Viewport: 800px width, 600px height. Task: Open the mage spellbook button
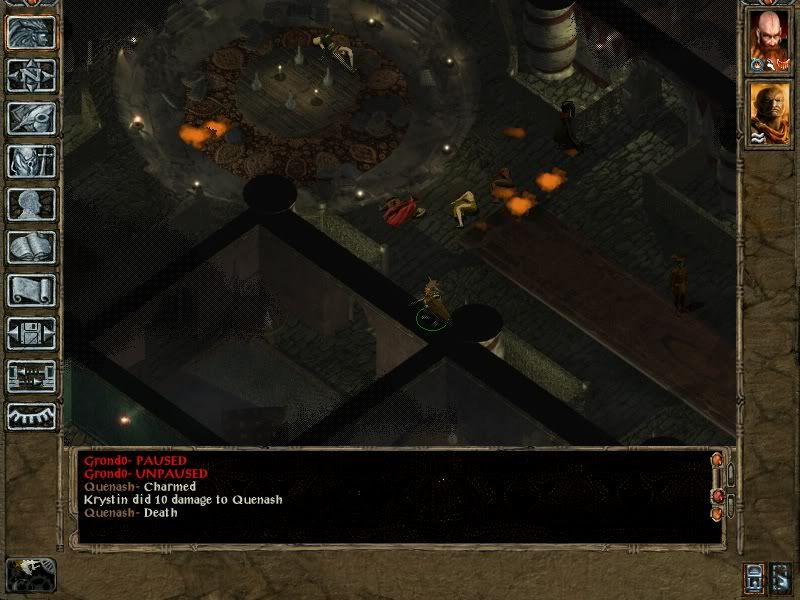click(31, 247)
